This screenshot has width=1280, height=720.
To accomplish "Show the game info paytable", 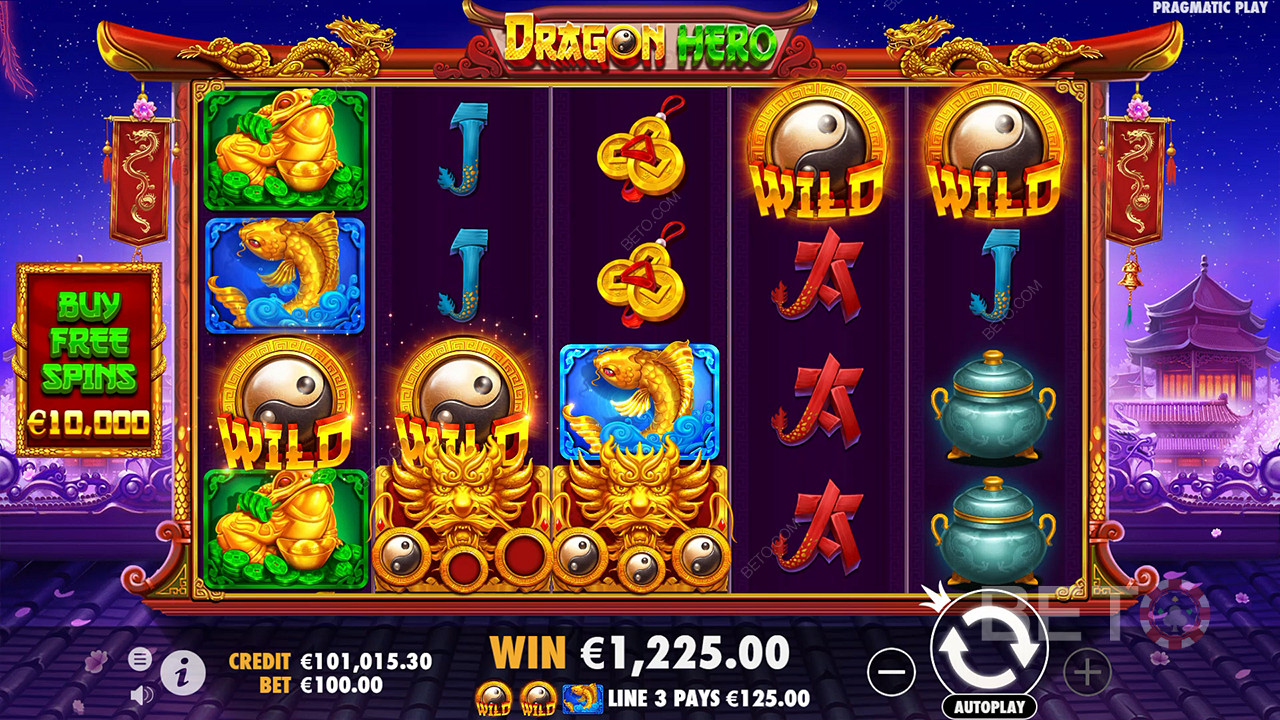I will coord(182,673).
